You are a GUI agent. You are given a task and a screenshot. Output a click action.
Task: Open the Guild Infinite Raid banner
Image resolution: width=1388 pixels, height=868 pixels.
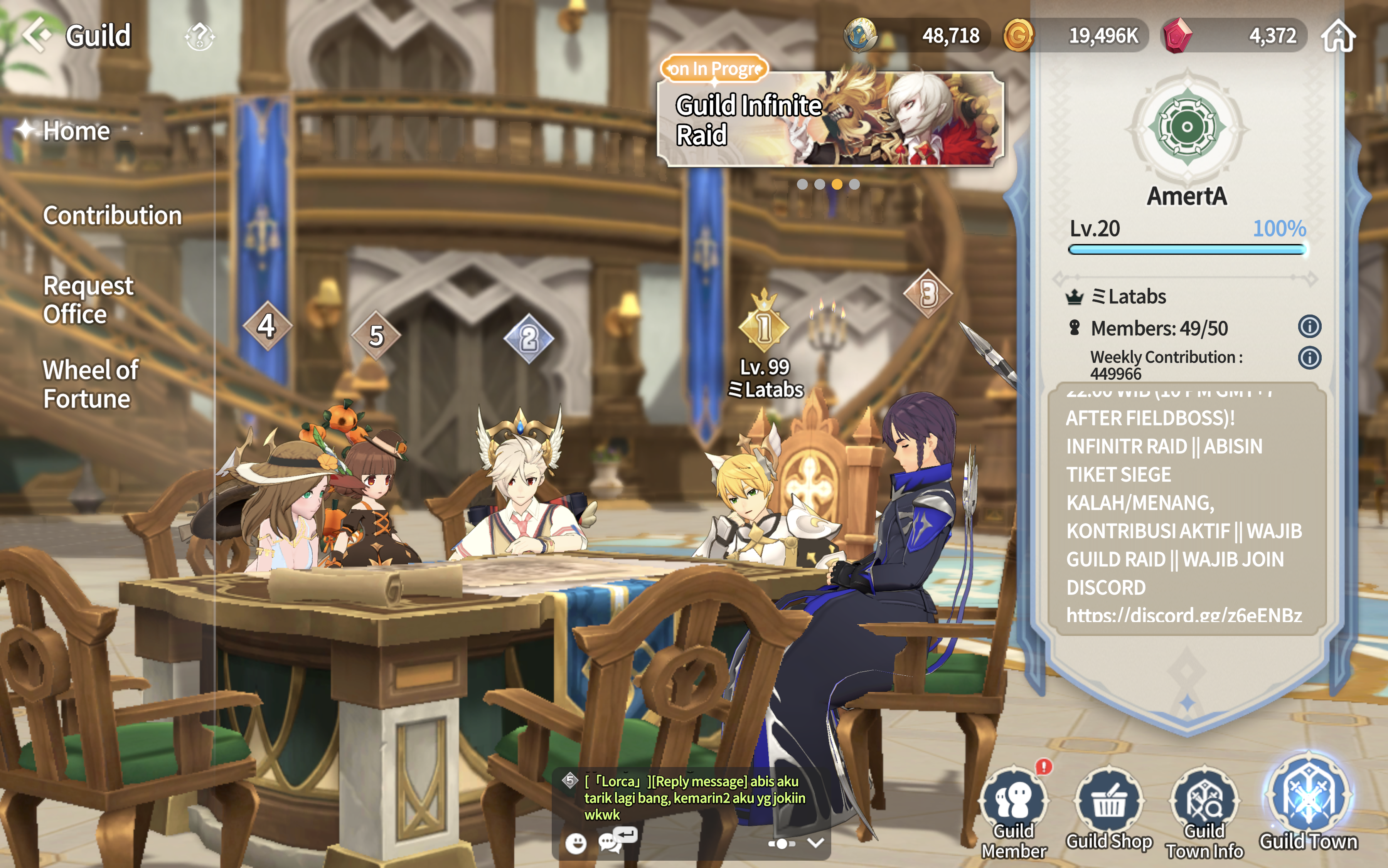[x=830, y=119]
